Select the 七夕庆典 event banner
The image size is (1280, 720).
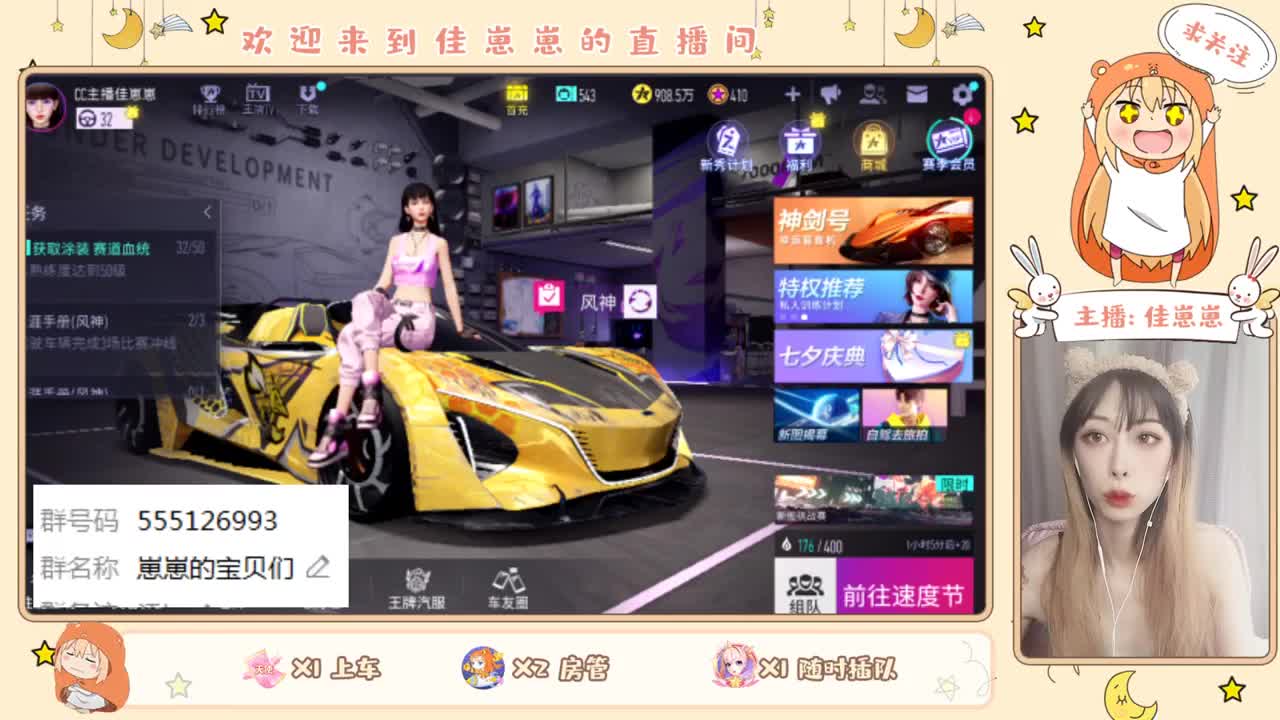[872, 357]
